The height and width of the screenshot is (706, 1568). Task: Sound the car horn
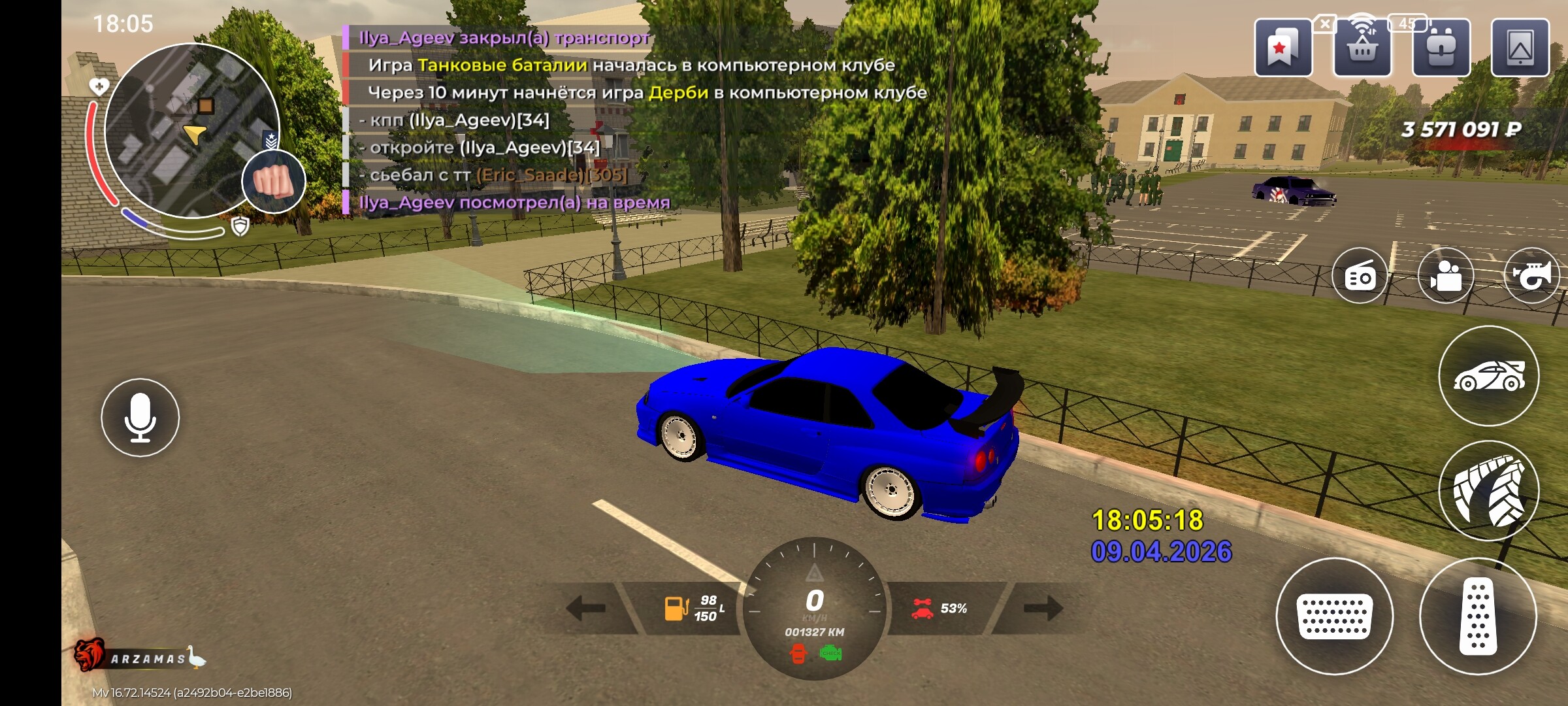1531,277
